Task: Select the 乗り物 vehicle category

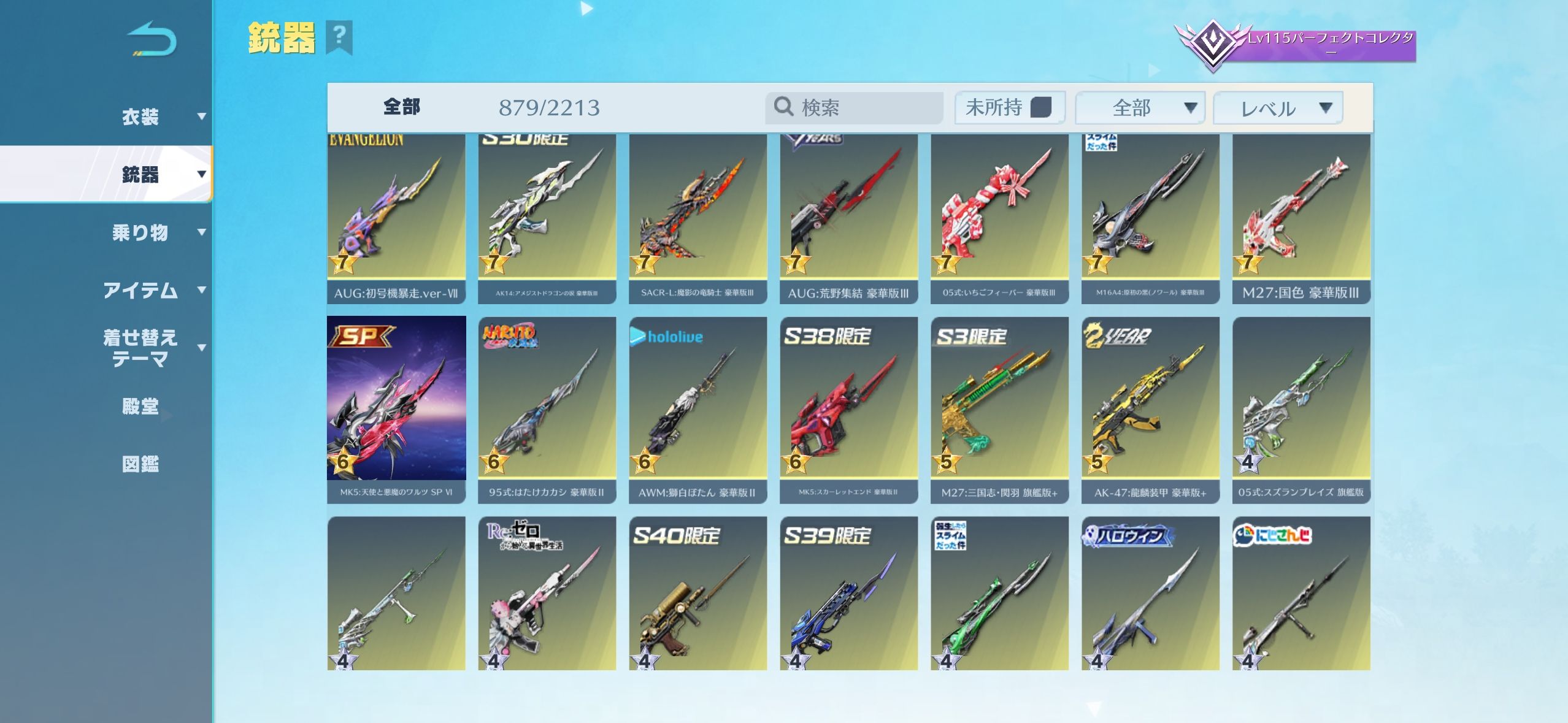Action: tap(141, 232)
